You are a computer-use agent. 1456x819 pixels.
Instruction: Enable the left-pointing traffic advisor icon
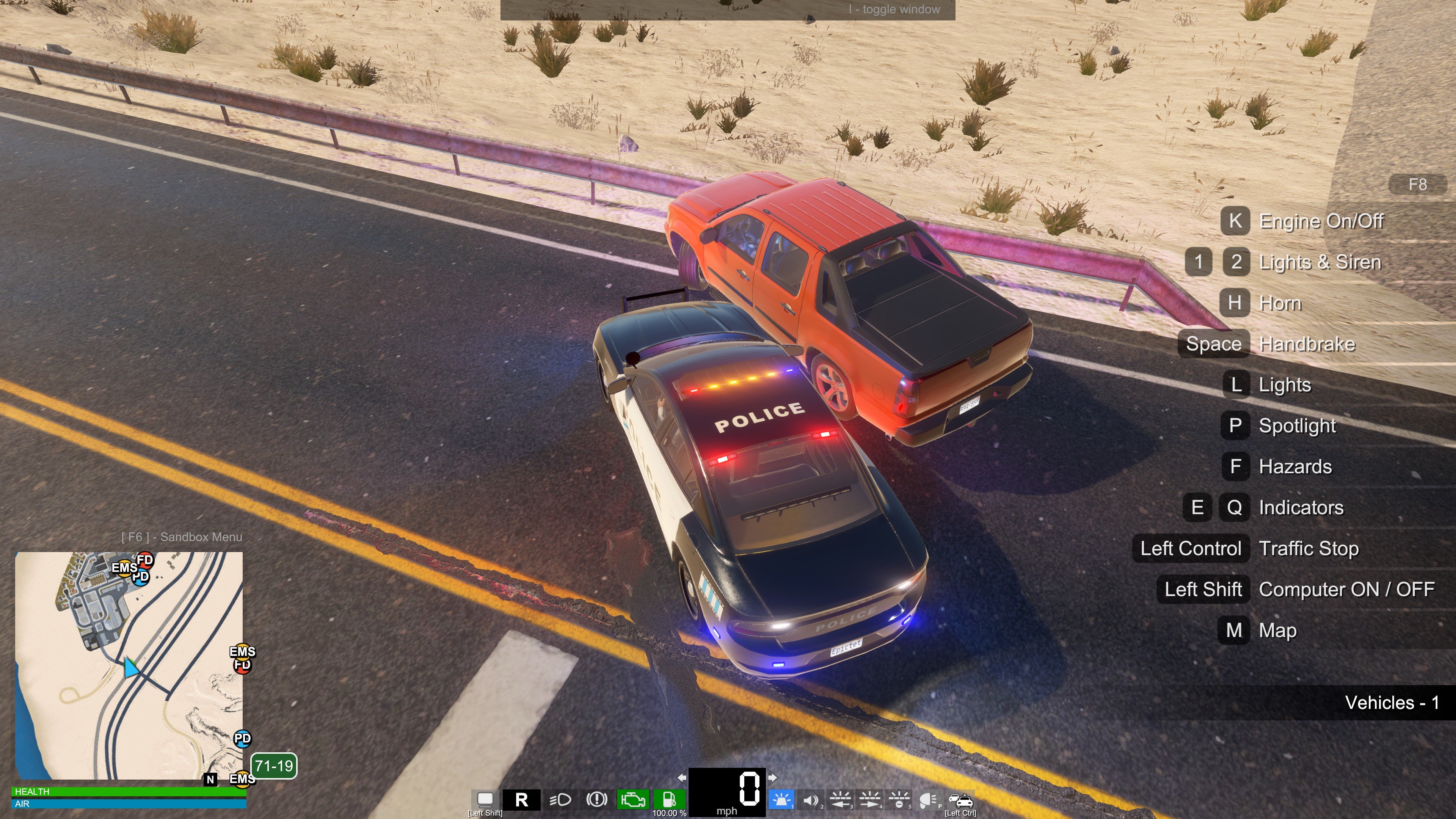(x=841, y=800)
